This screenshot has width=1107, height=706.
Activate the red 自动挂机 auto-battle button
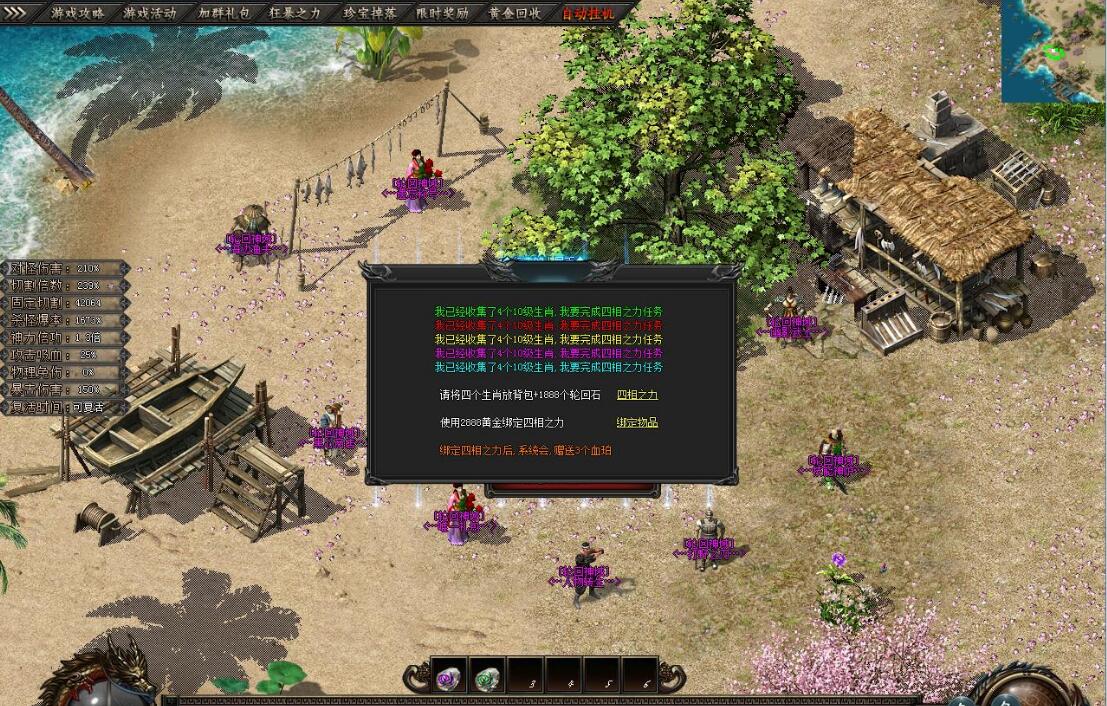pyautogui.click(x=588, y=13)
